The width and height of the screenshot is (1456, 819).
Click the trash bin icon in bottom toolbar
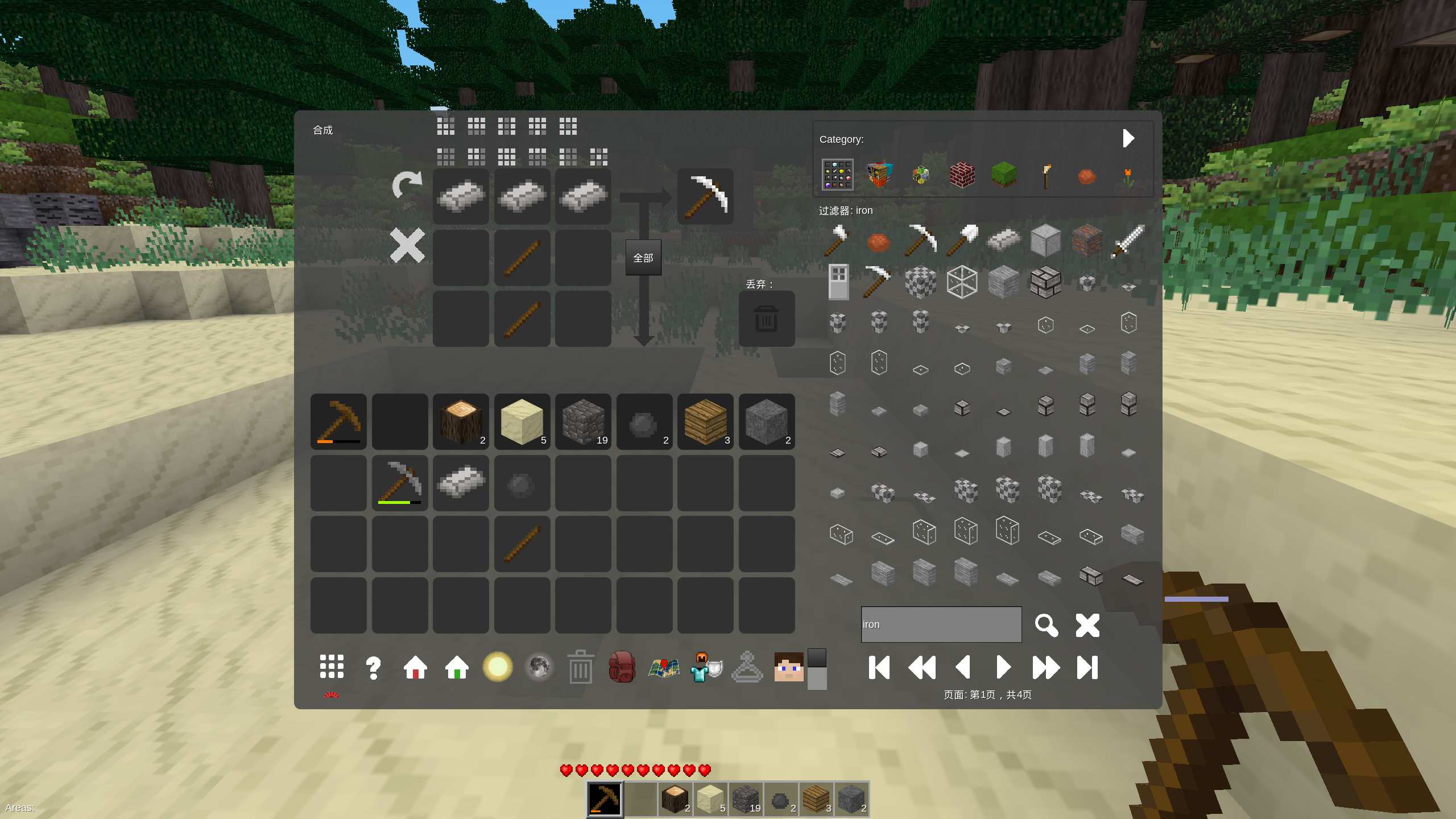[x=580, y=668]
